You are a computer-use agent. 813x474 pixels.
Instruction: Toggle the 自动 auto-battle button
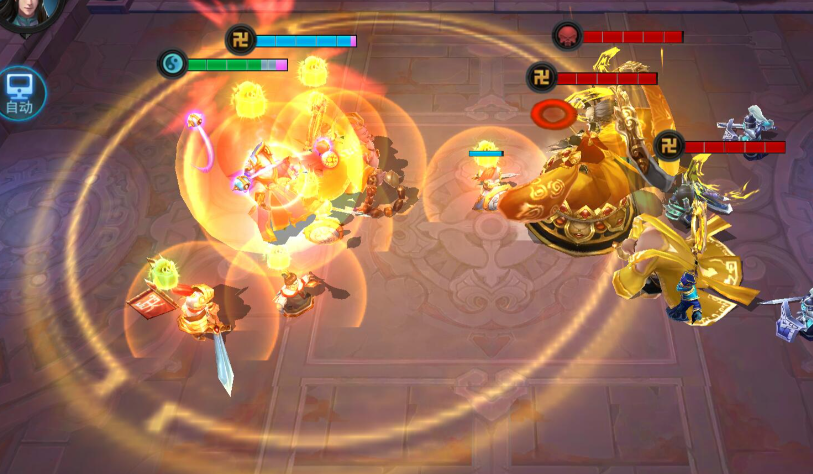click(20, 93)
